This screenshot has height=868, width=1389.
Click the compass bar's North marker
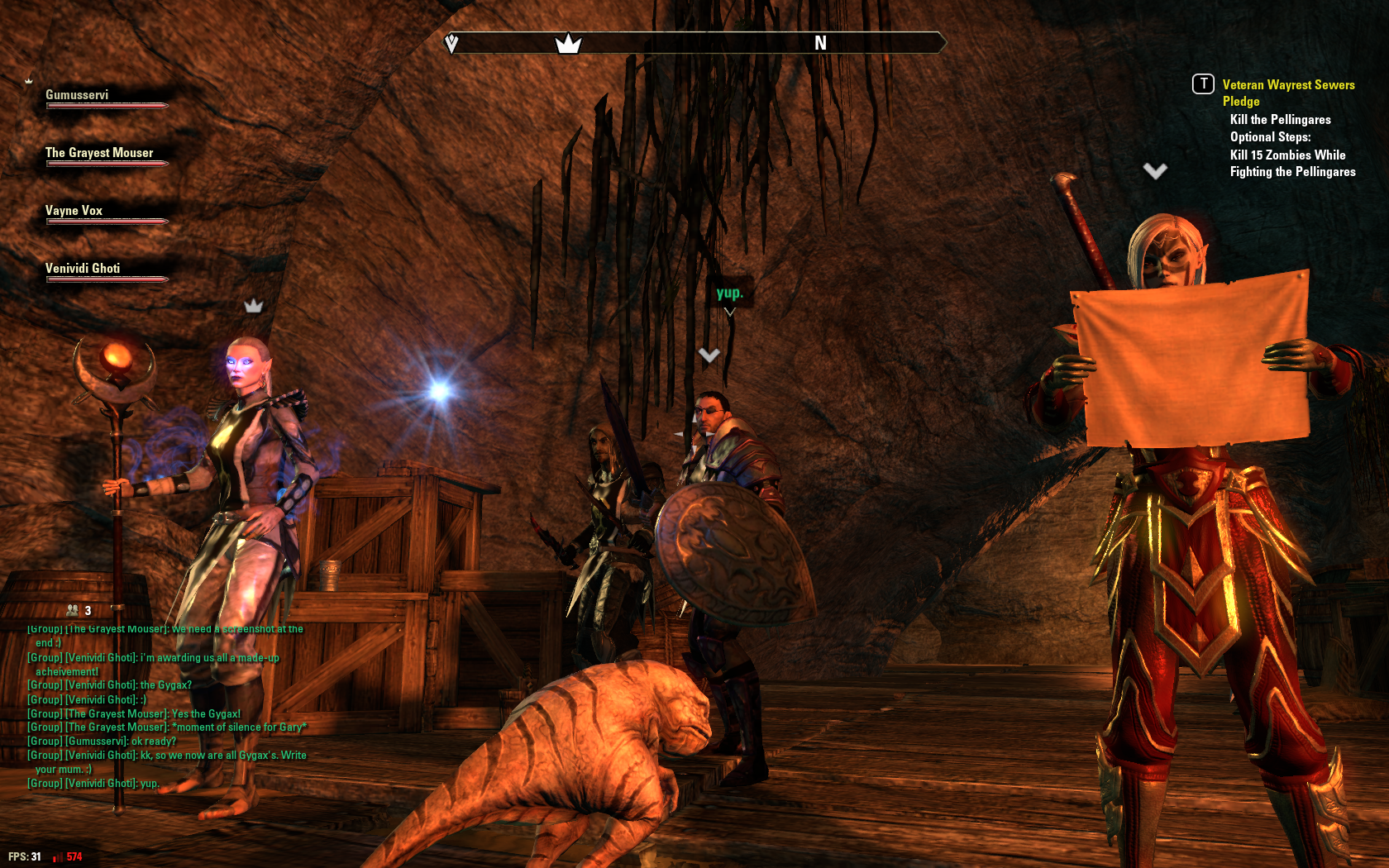click(820, 43)
